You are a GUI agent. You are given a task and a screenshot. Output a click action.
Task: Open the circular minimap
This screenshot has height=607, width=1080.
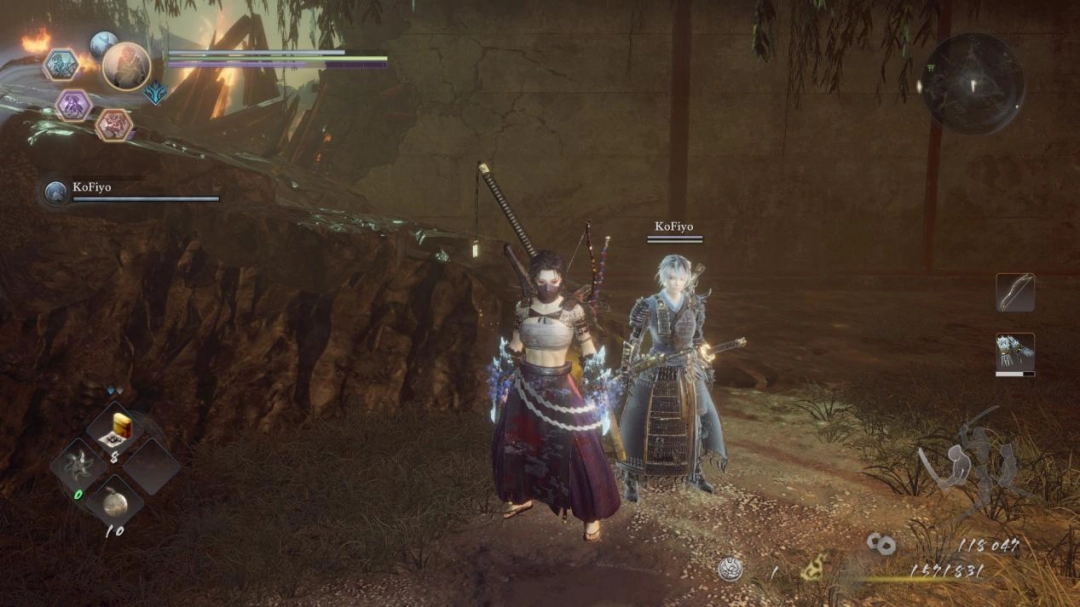(970, 84)
